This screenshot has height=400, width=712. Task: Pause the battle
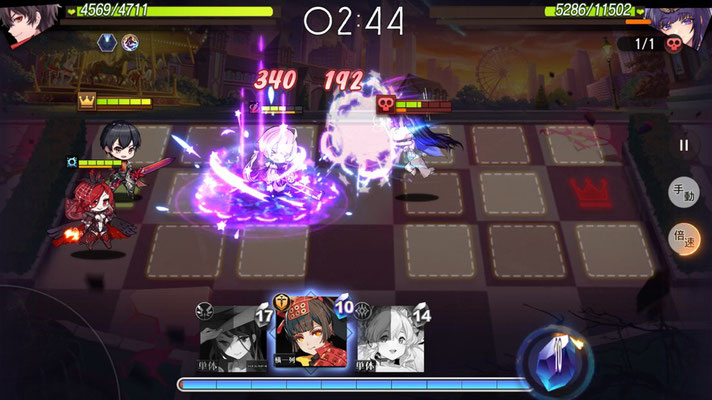pyautogui.click(x=684, y=145)
